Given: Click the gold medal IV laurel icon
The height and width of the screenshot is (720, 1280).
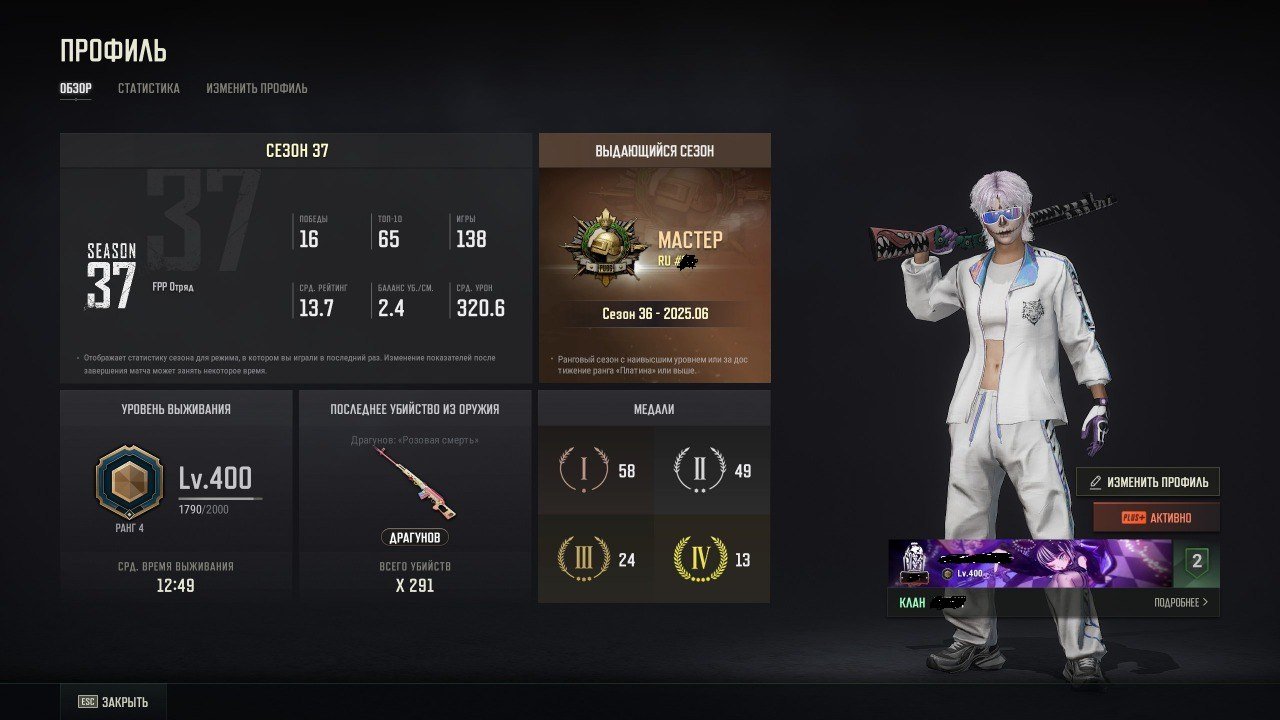Looking at the screenshot, I should [700, 559].
